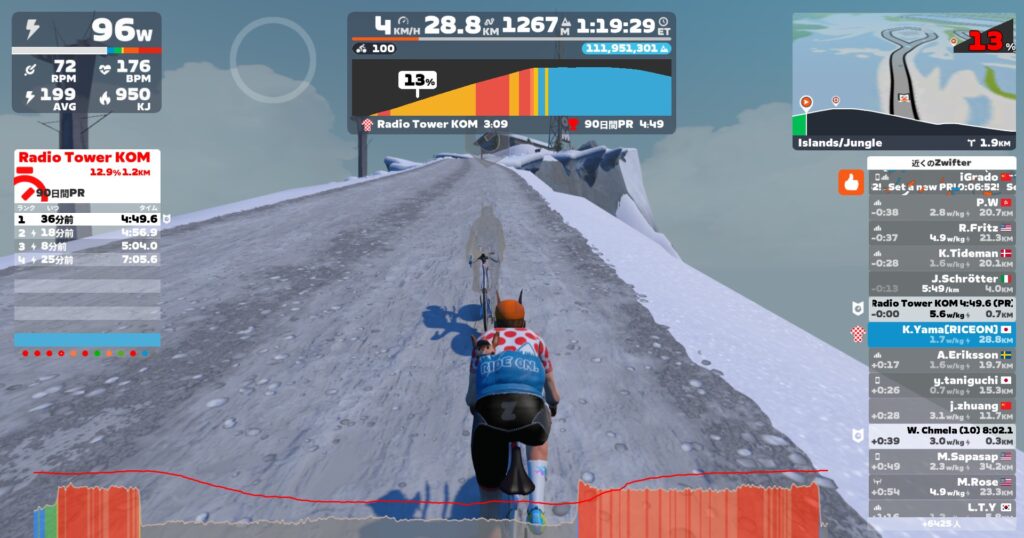Select the rank 1 time 4:49.6 row
The height and width of the screenshot is (538, 1024).
[87, 219]
